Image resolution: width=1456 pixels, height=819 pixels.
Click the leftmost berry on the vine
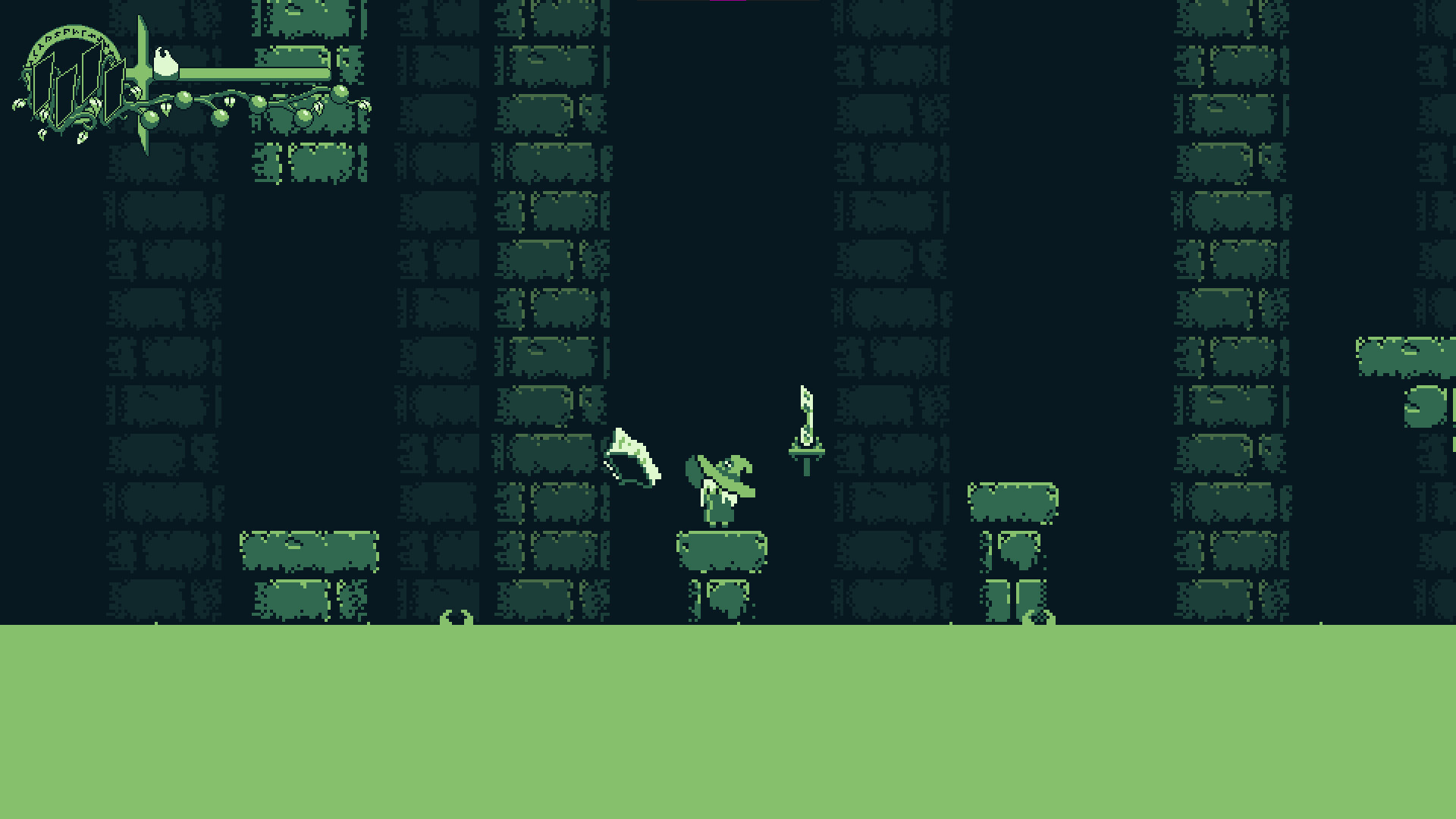click(x=150, y=118)
